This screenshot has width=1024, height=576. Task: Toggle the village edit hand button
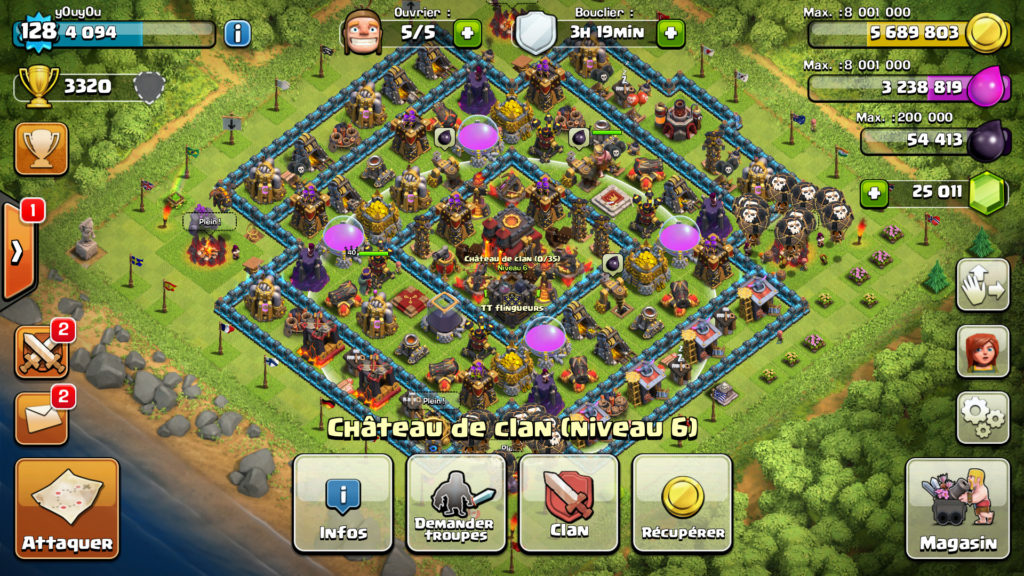tap(982, 285)
